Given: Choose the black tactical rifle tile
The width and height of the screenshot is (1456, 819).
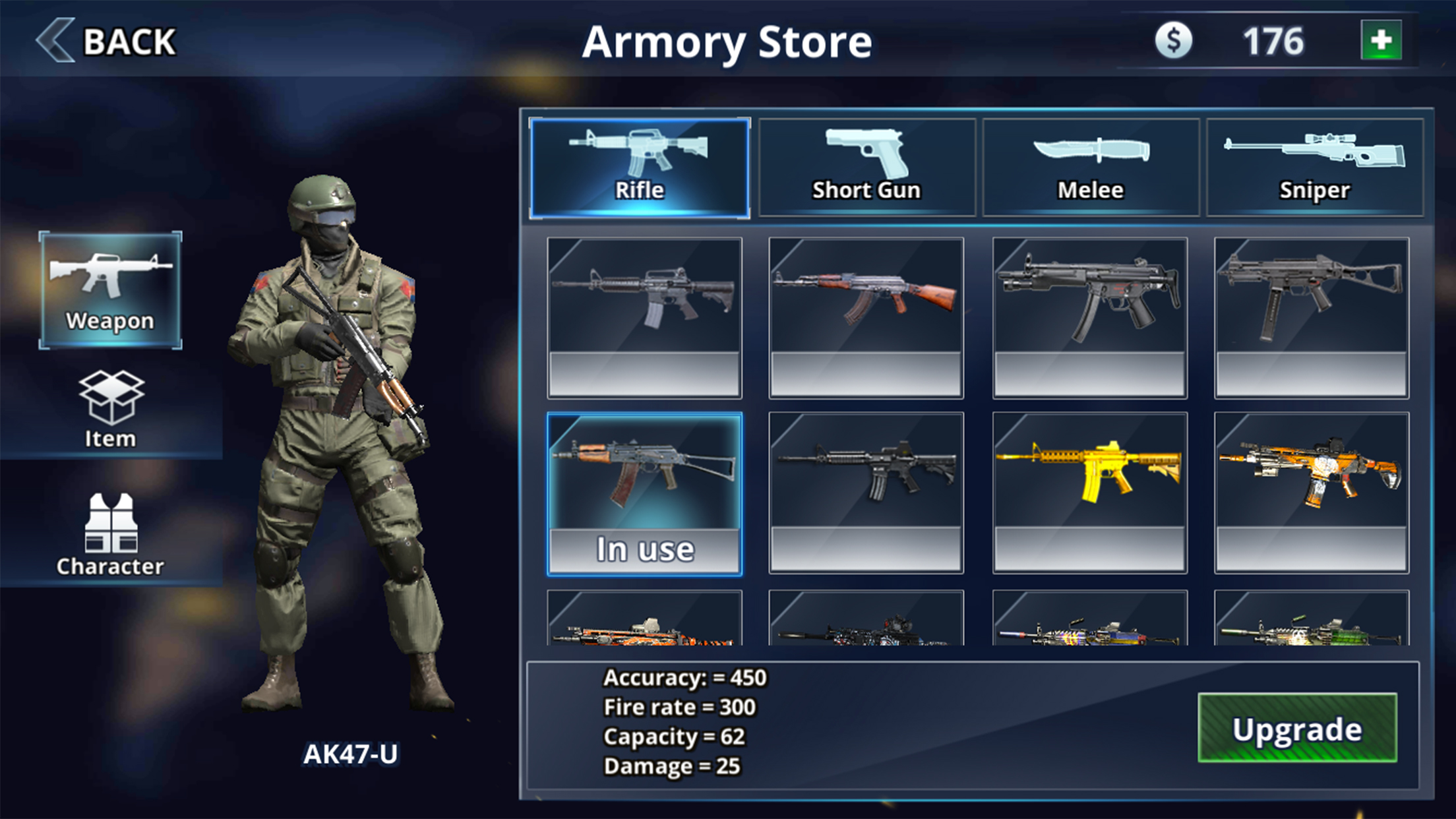Looking at the screenshot, I should coord(866,492).
